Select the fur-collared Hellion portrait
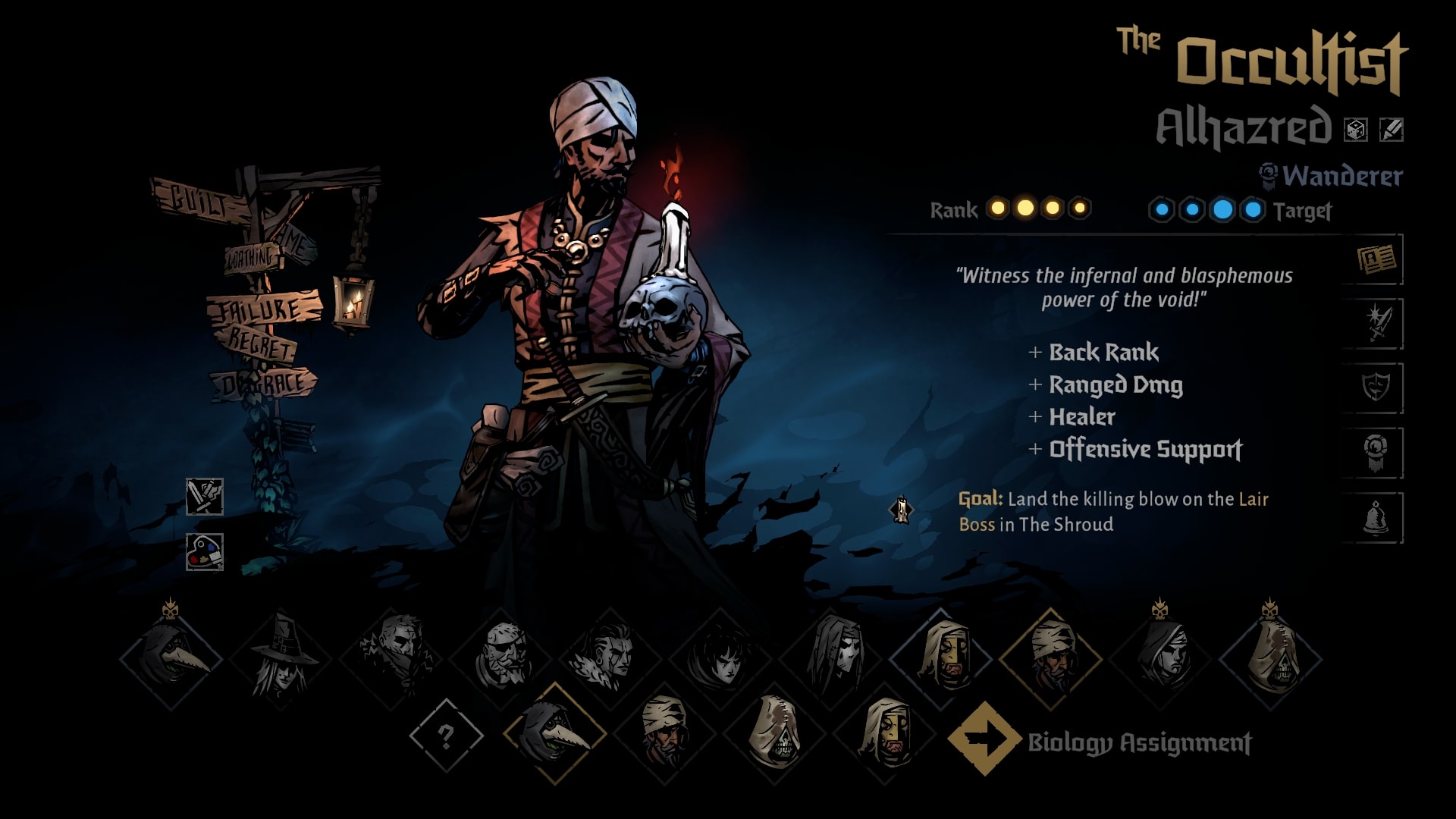The width and height of the screenshot is (1456, 819). click(611, 657)
